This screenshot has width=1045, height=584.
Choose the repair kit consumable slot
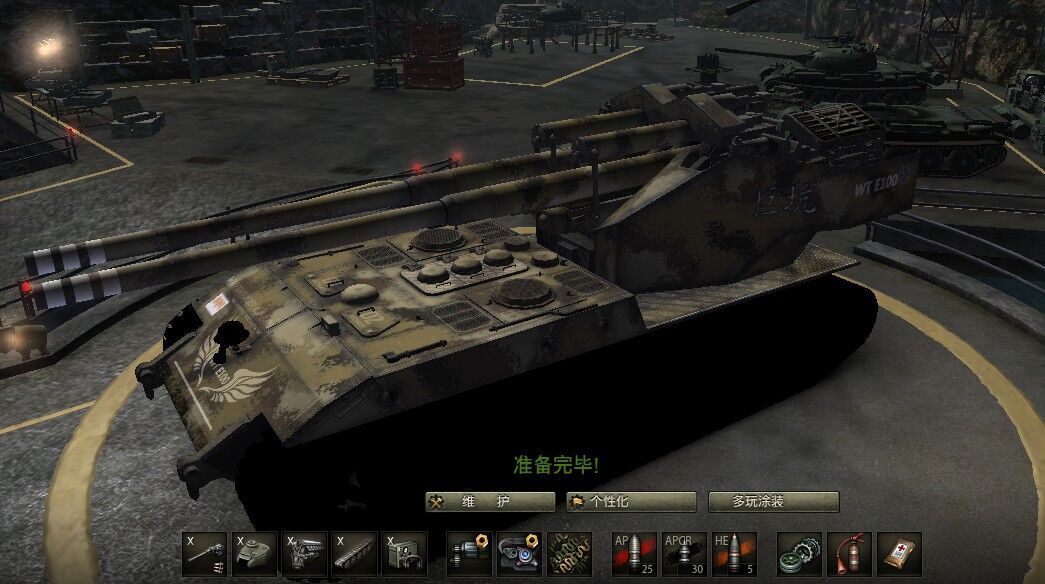[798, 553]
